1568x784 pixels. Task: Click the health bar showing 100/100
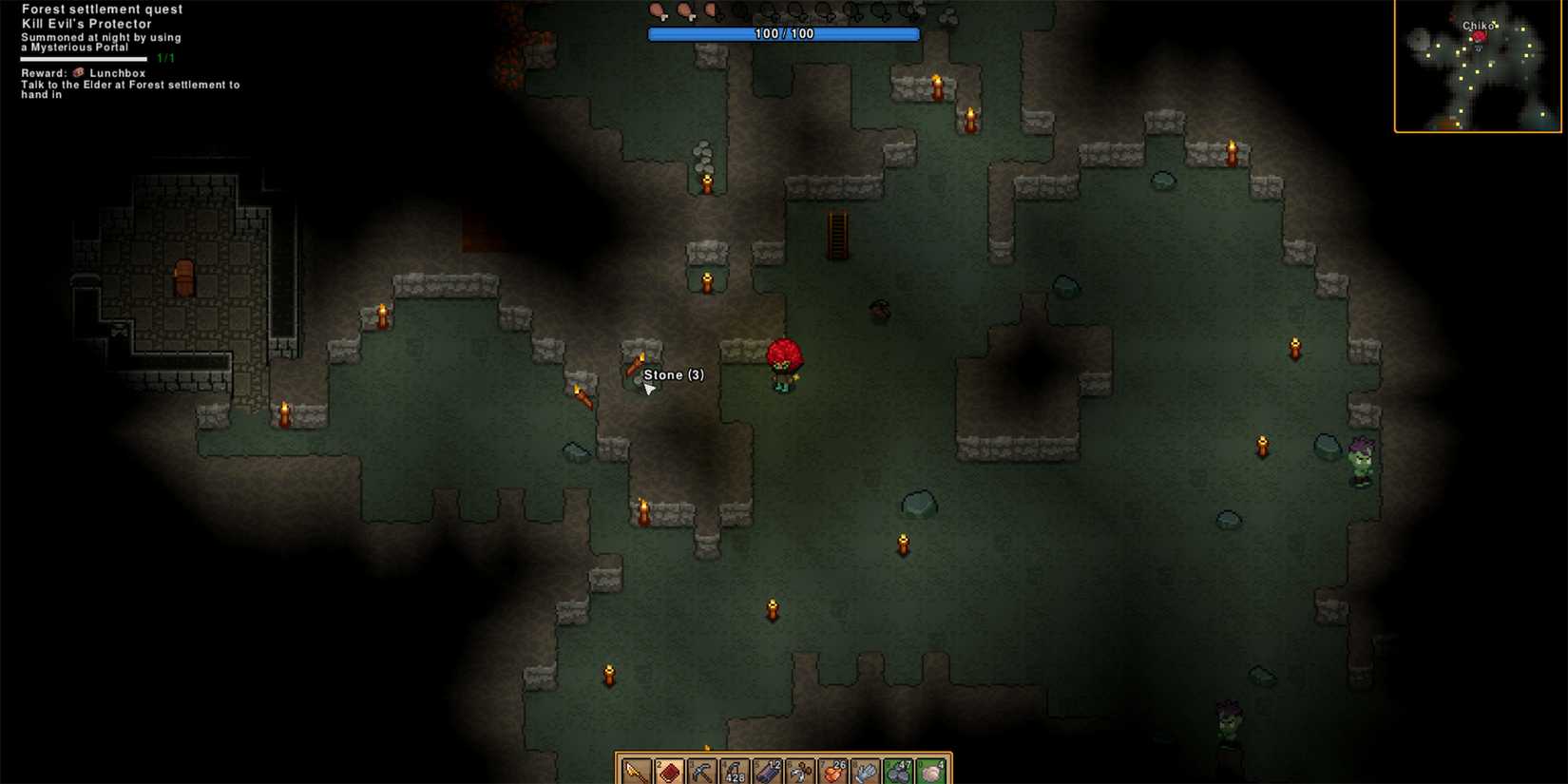(x=783, y=33)
